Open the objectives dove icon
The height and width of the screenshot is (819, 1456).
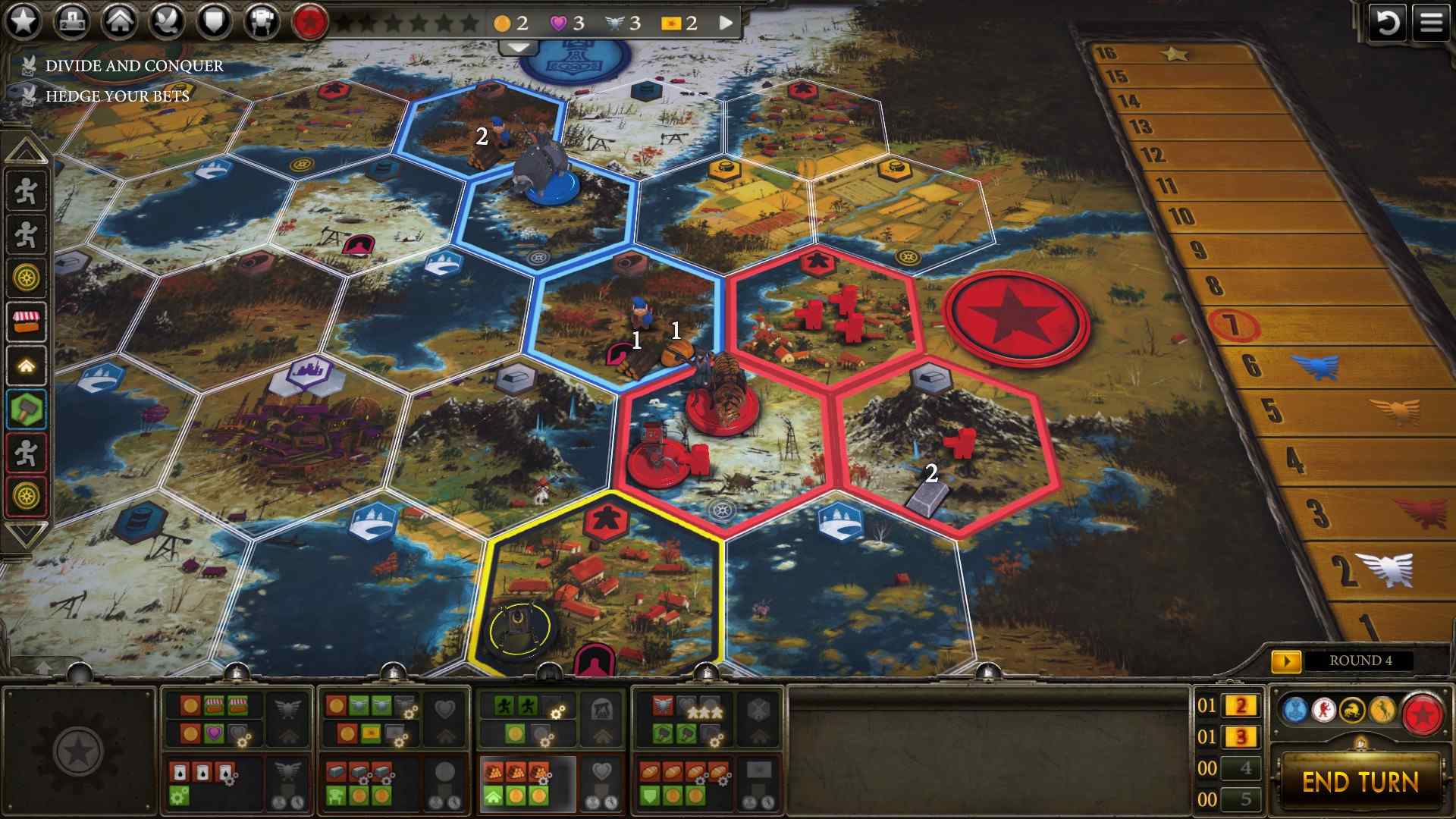click(168, 20)
